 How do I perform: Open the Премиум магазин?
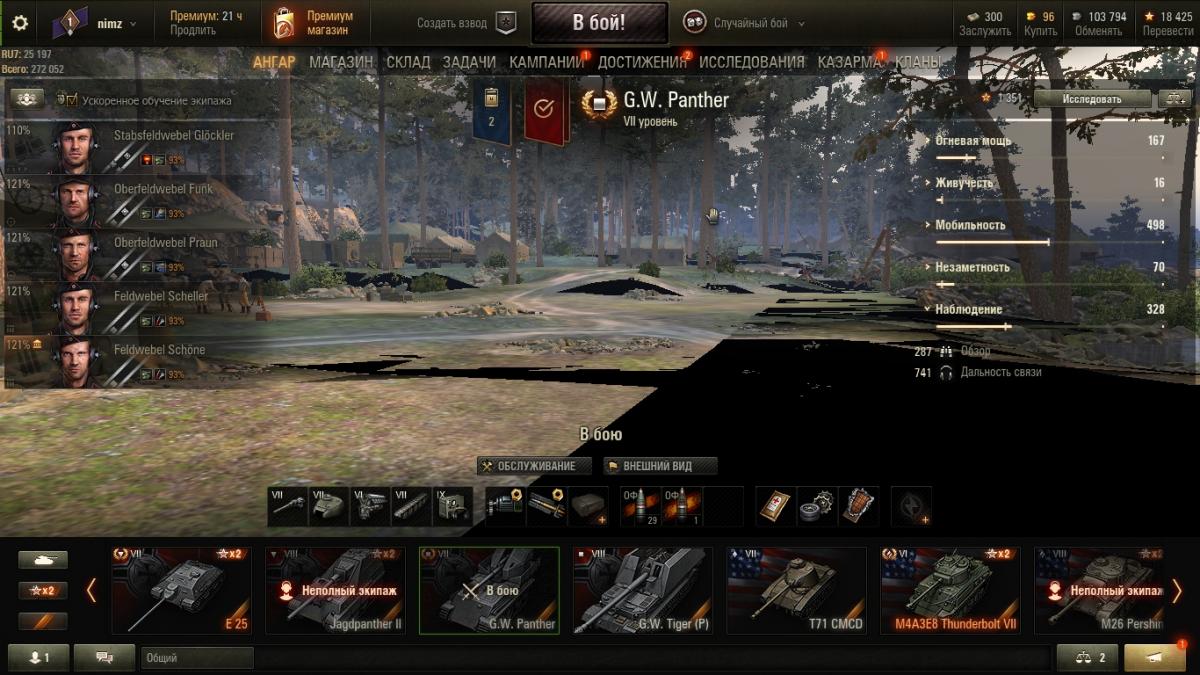click(315, 23)
